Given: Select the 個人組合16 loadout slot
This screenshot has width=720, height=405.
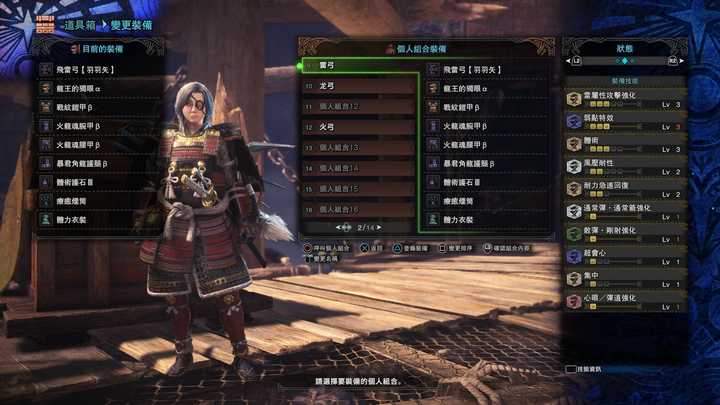Looking at the screenshot, I should click(360, 210).
